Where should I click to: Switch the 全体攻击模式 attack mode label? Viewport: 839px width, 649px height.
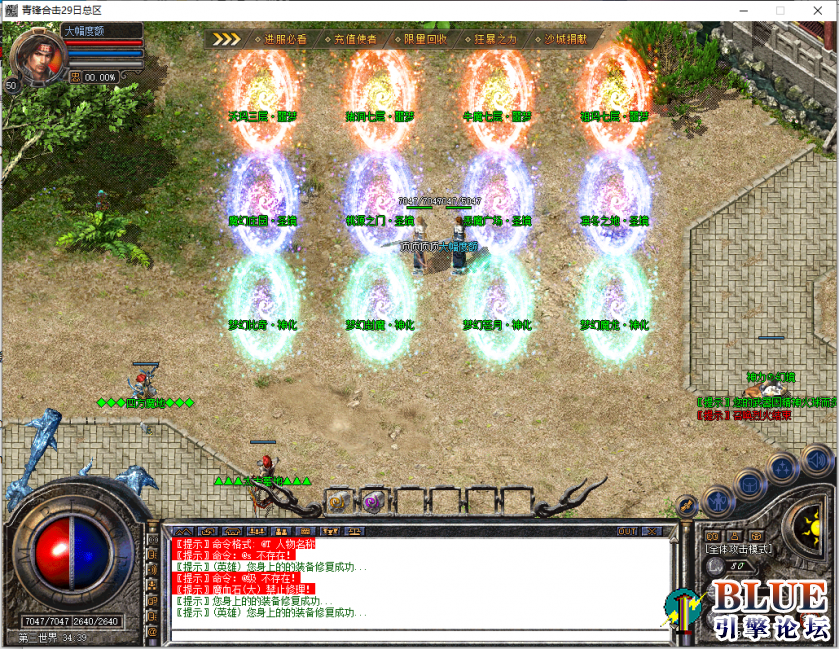[x=737, y=549]
